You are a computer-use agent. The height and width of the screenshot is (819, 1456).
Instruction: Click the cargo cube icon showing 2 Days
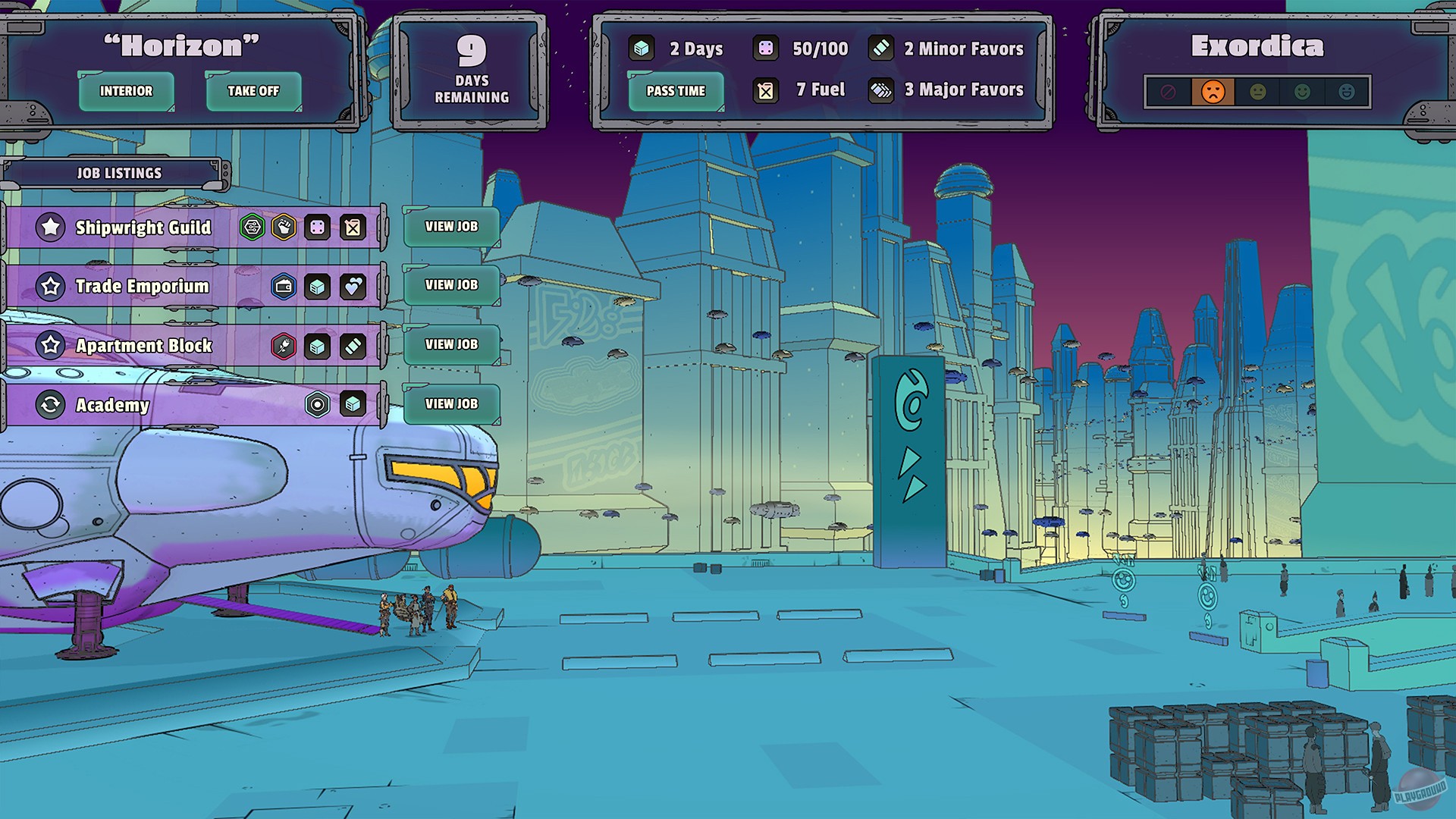point(641,49)
